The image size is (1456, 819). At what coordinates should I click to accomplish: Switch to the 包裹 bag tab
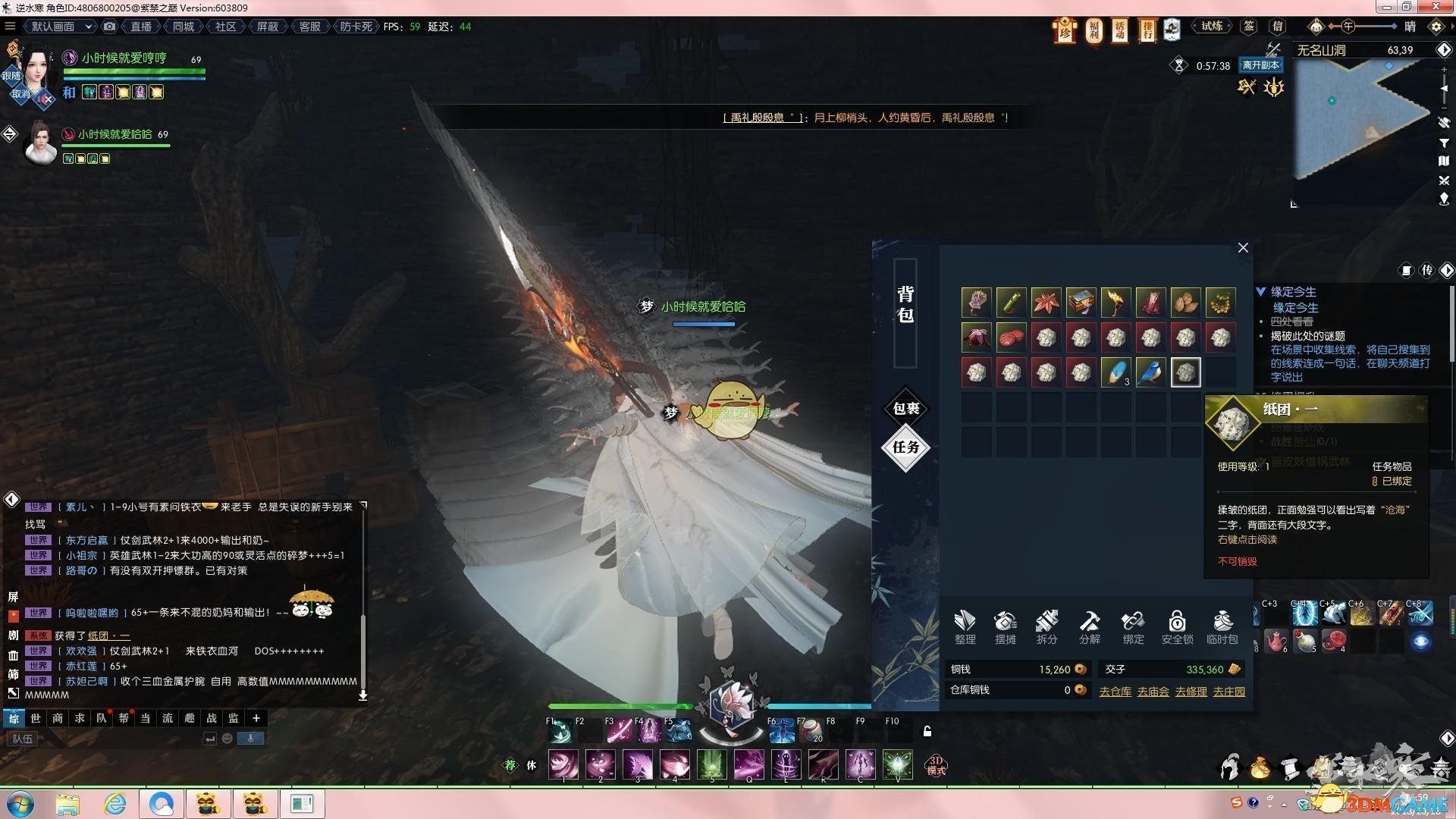906,409
